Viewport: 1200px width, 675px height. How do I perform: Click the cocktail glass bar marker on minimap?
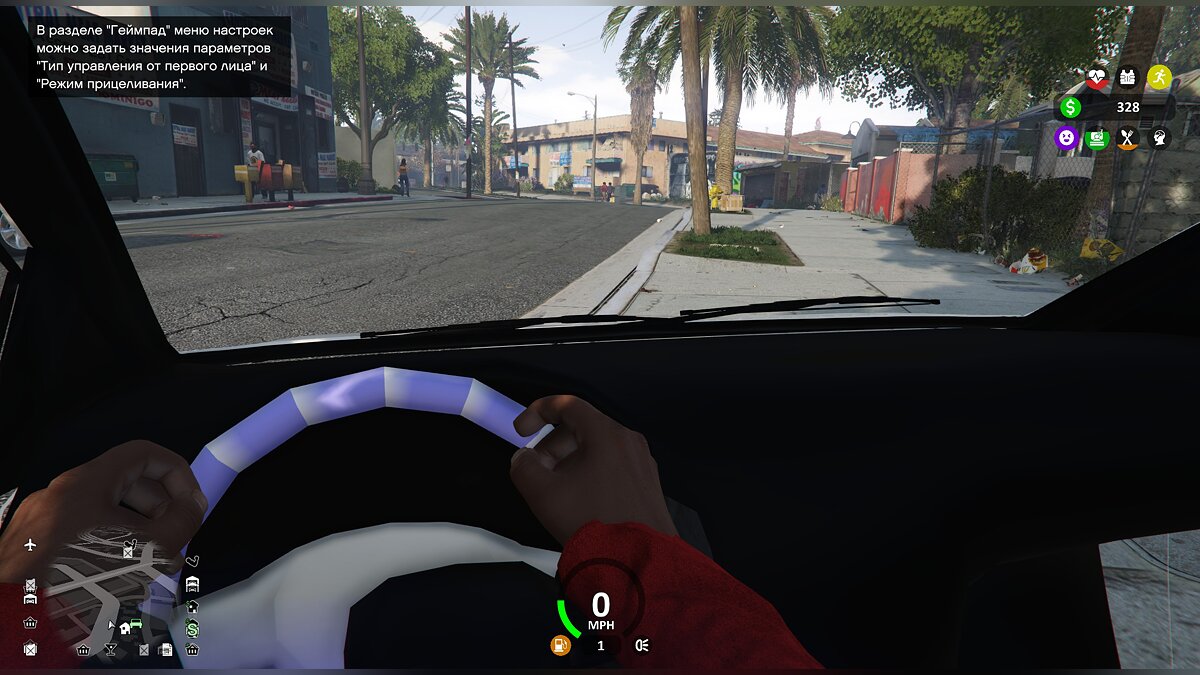click(x=110, y=649)
